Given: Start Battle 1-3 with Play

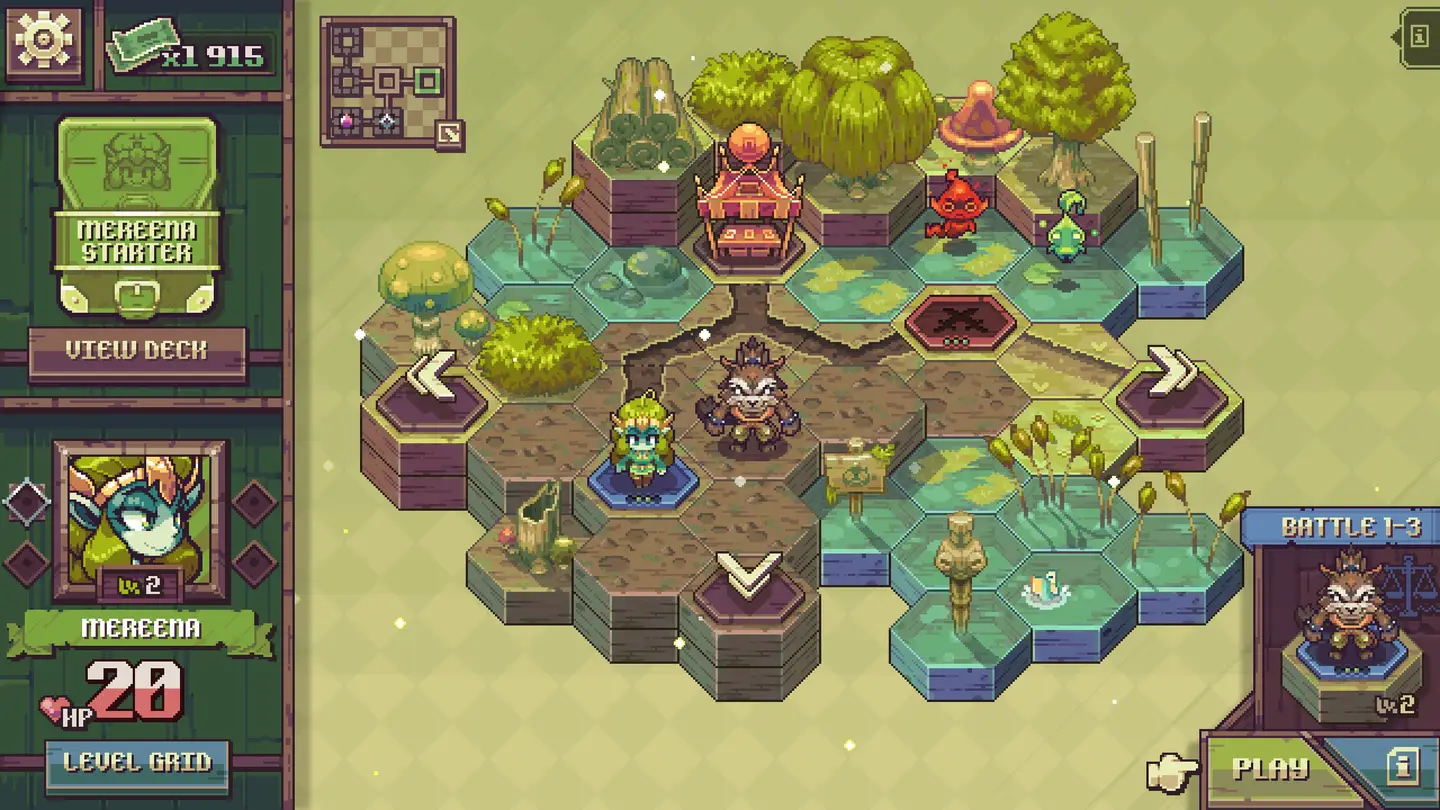Looking at the screenshot, I should pos(1270,768).
